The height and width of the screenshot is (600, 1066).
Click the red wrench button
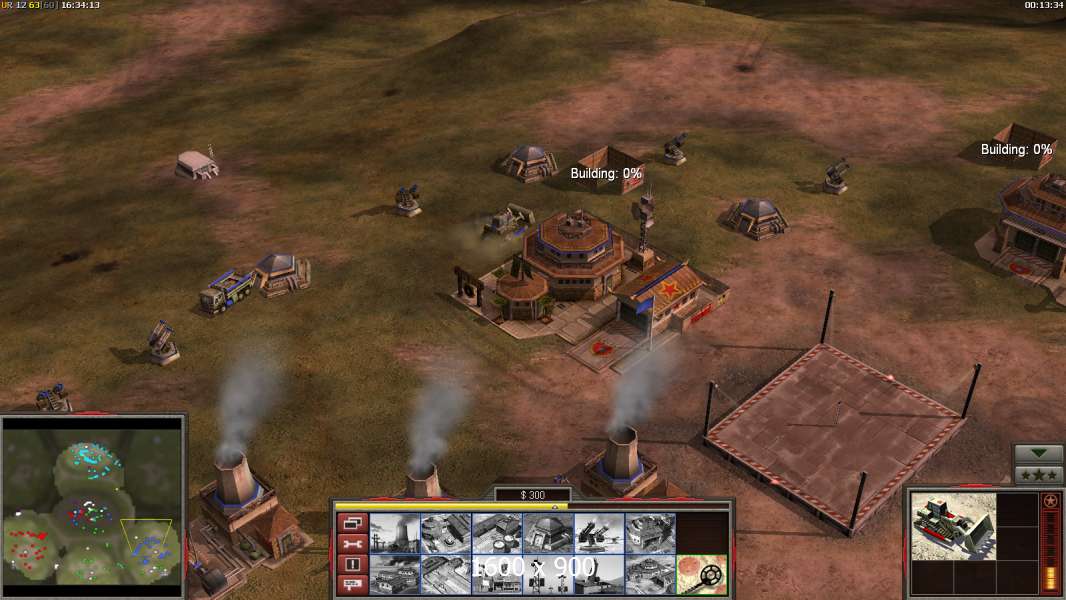[x=351, y=544]
